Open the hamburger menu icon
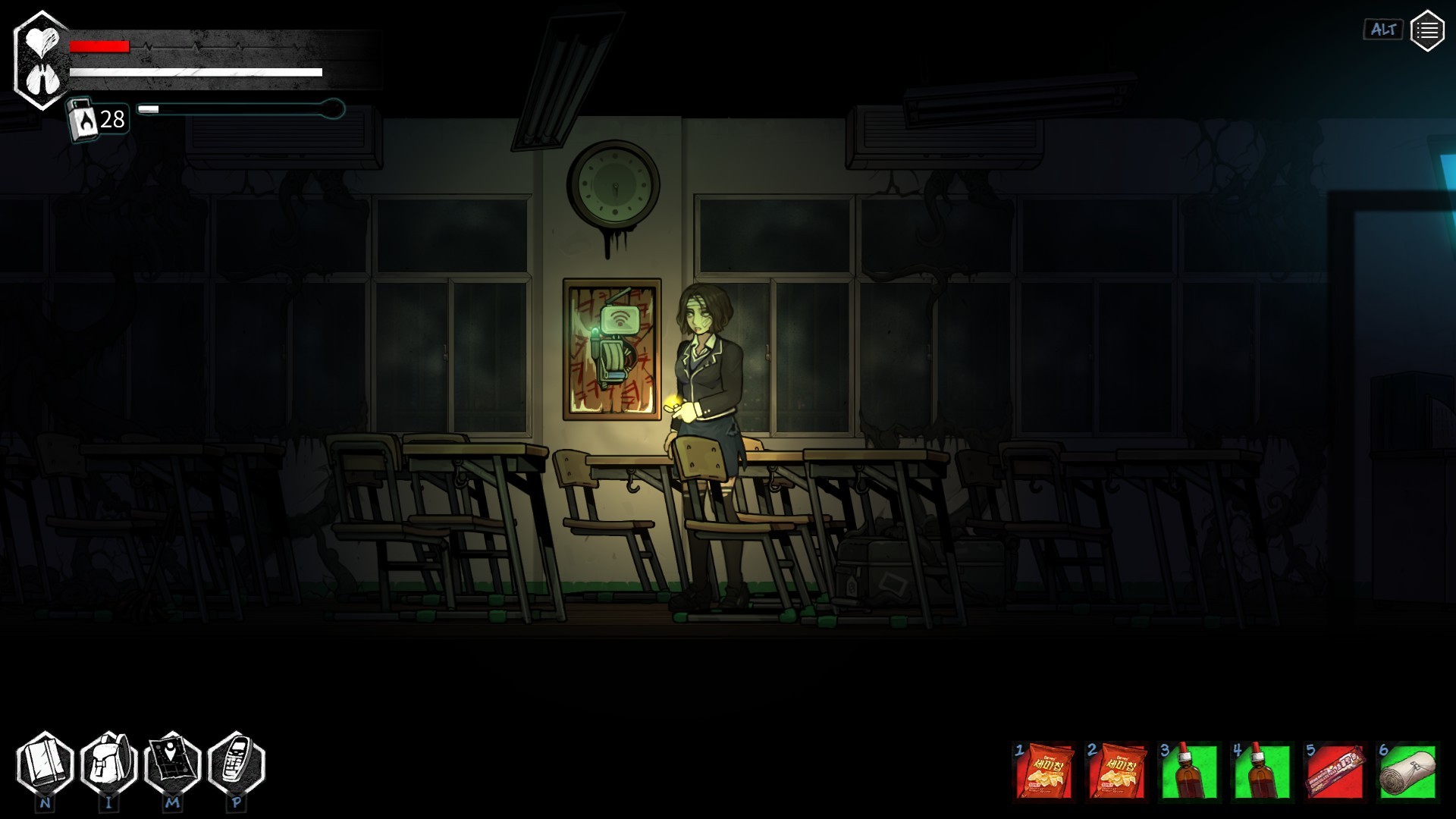1456x819 pixels. coord(1426,31)
